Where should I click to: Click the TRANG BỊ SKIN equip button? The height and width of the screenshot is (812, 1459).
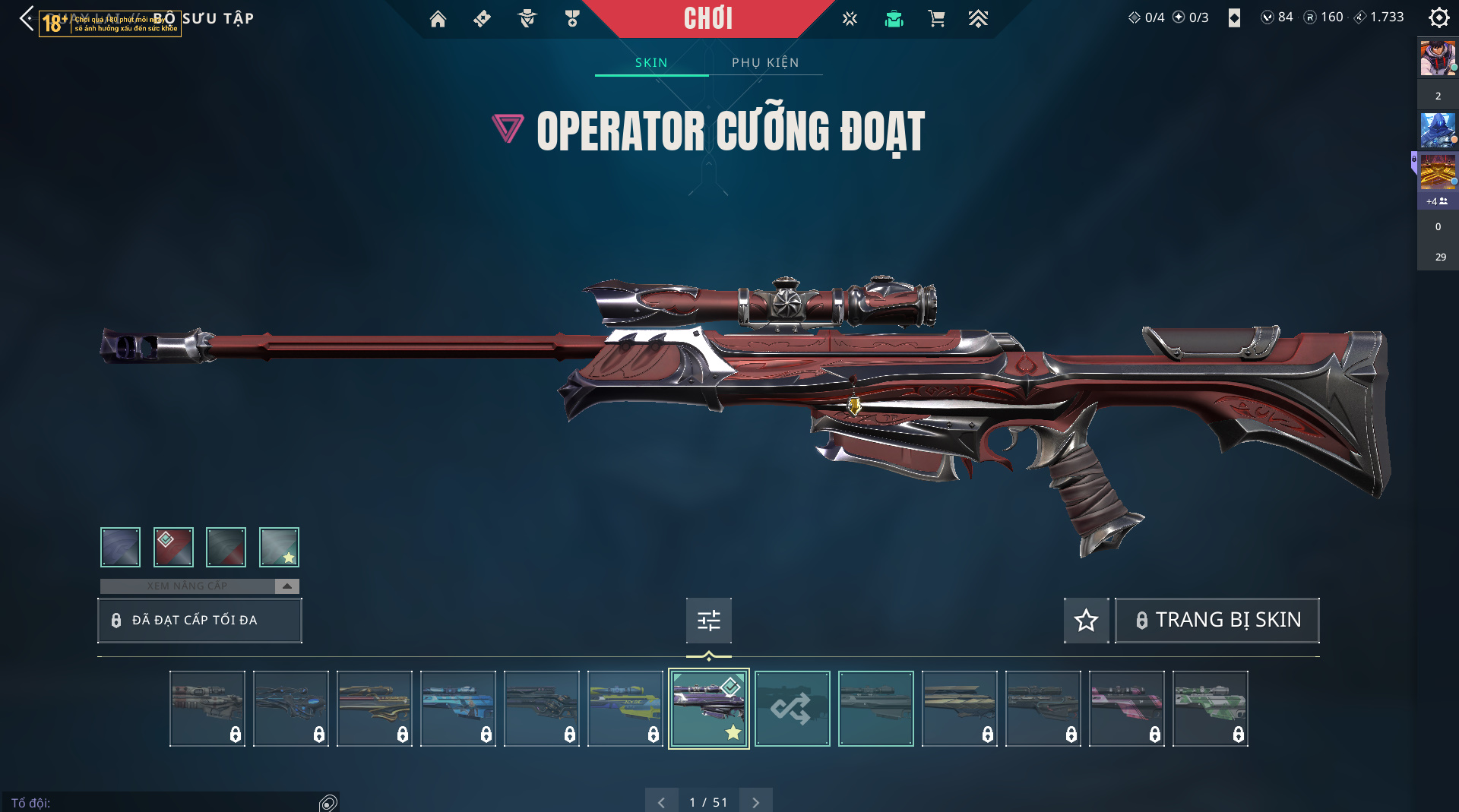click(1217, 620)
